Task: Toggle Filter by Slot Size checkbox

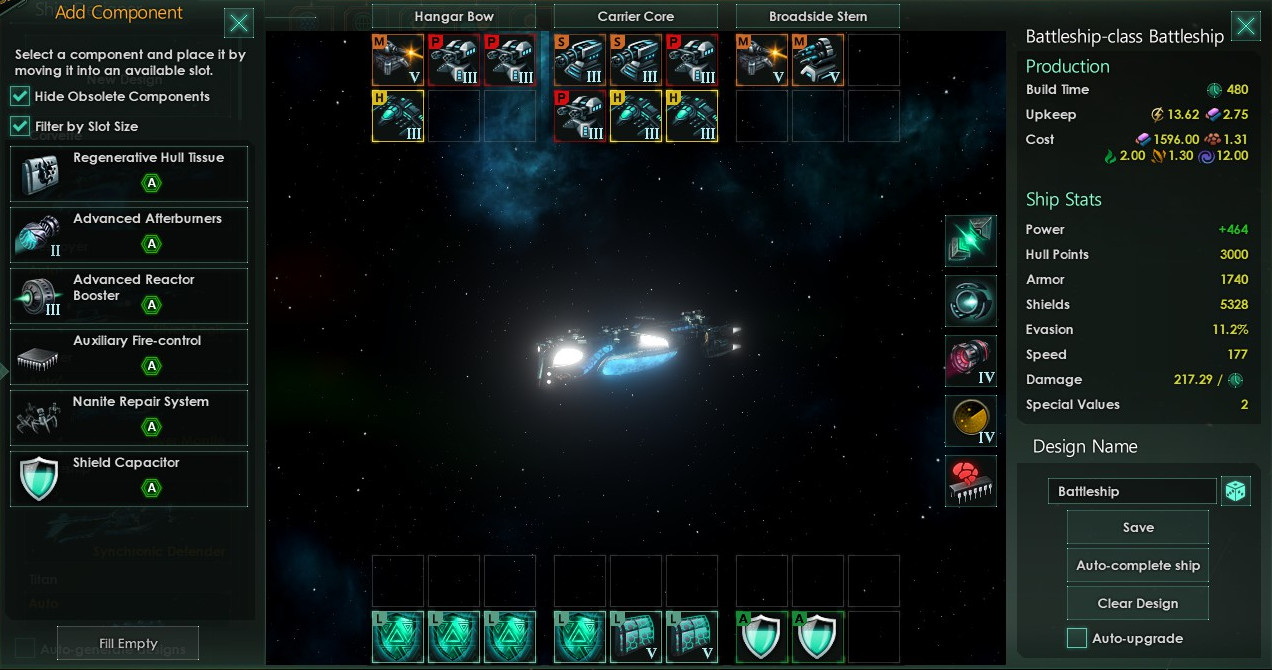Action: tap(20, 126)
